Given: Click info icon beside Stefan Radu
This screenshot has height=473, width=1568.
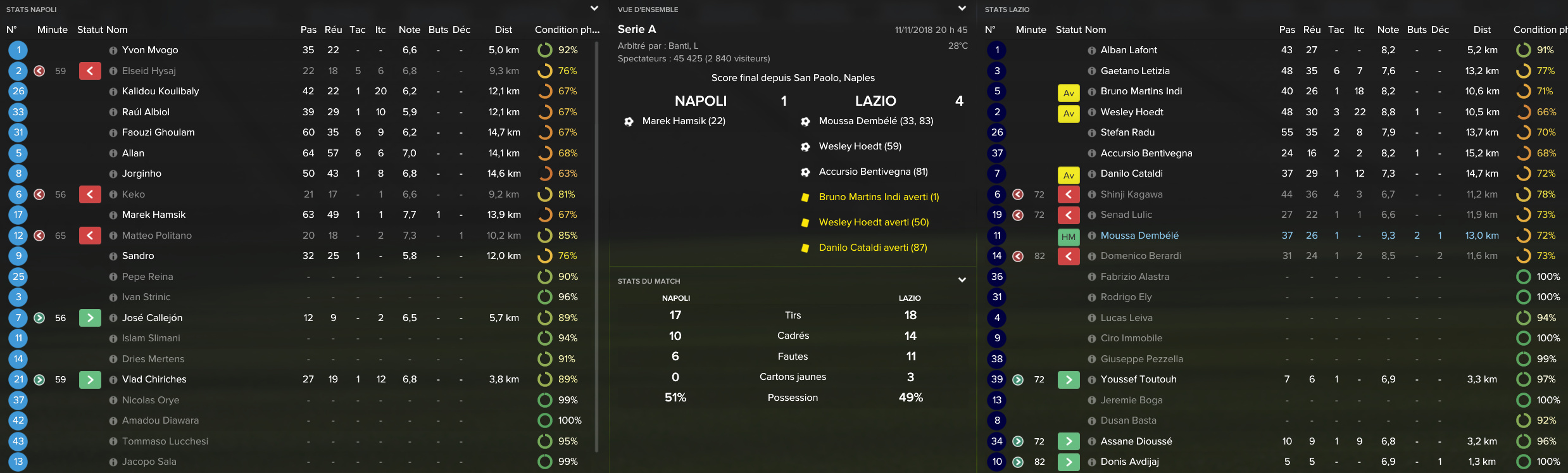Looking at the screenshot, I should pos(1092,133).
